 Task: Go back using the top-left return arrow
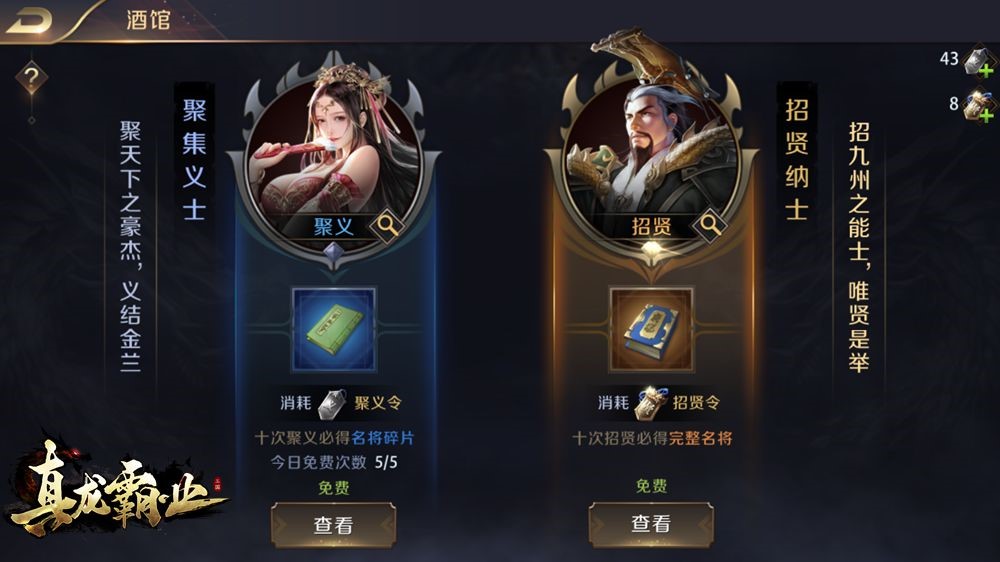click(28, 20)
